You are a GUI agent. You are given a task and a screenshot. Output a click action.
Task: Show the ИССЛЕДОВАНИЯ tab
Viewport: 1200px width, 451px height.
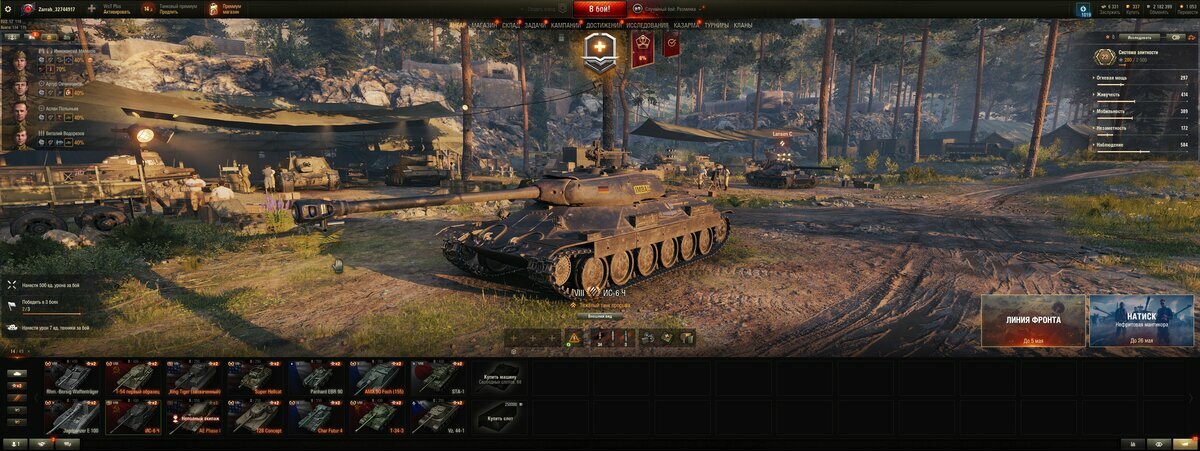click(x=648, y=25)
